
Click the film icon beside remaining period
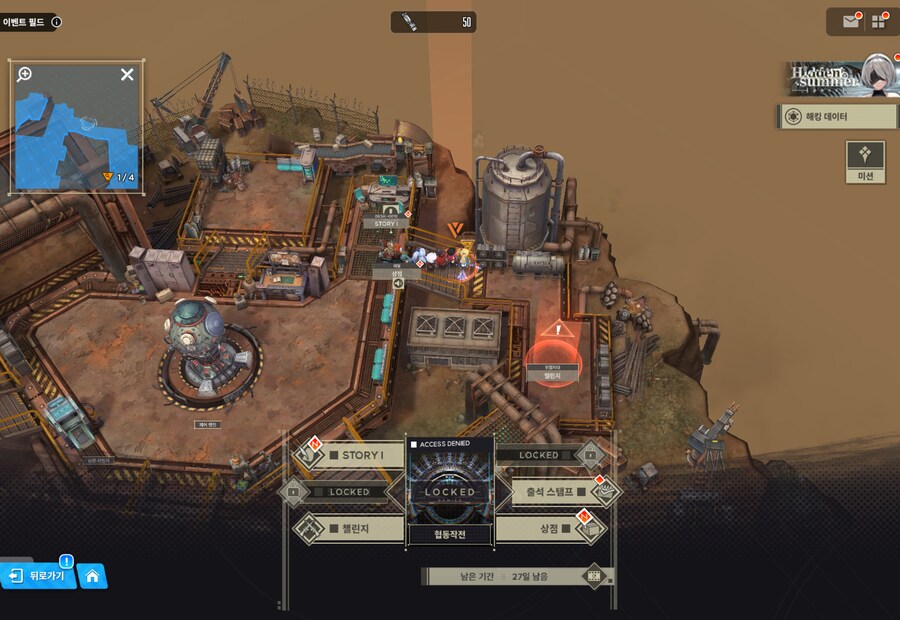[x=595, y=576]
